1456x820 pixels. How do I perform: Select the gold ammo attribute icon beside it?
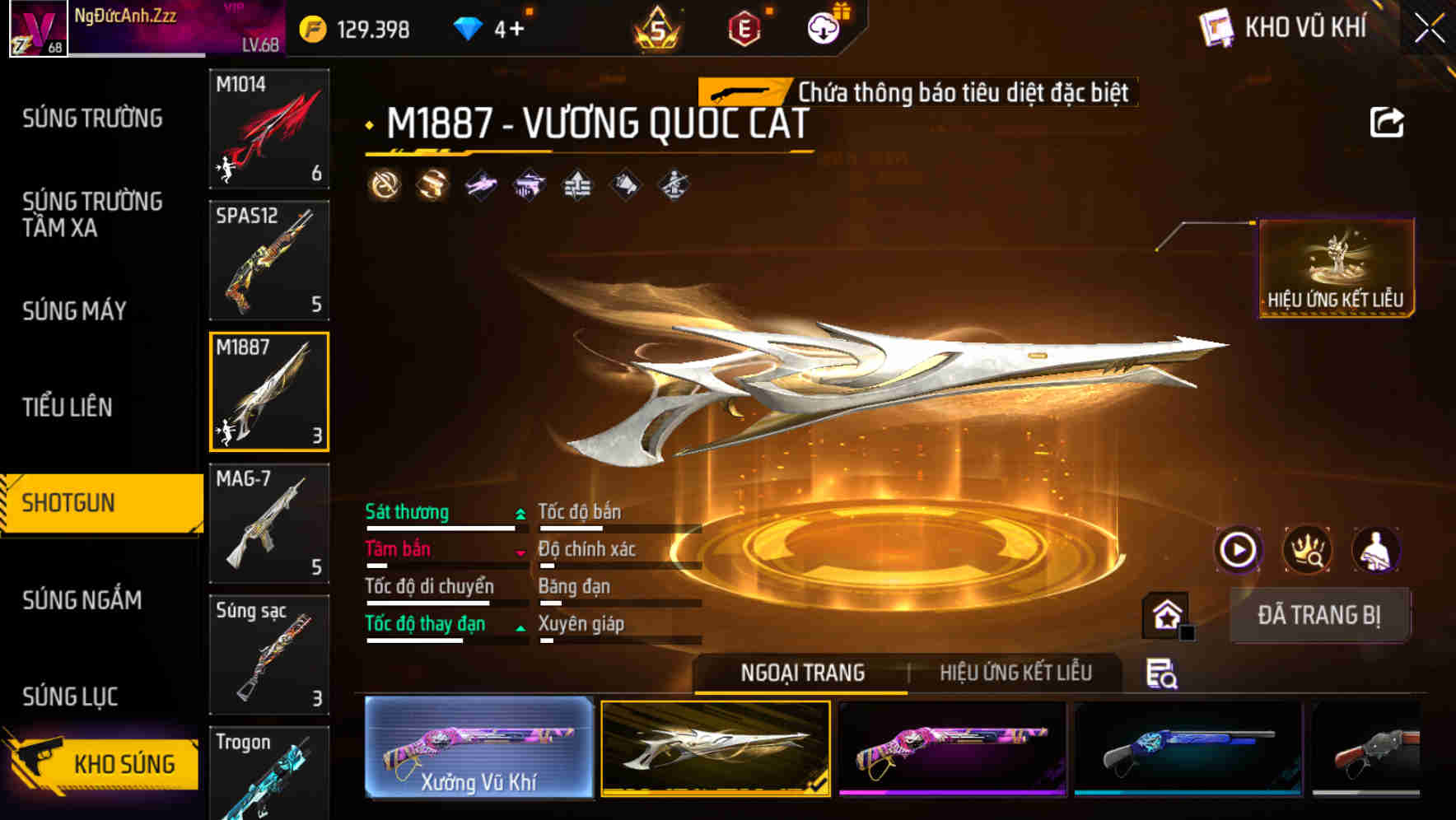(430, 185)
